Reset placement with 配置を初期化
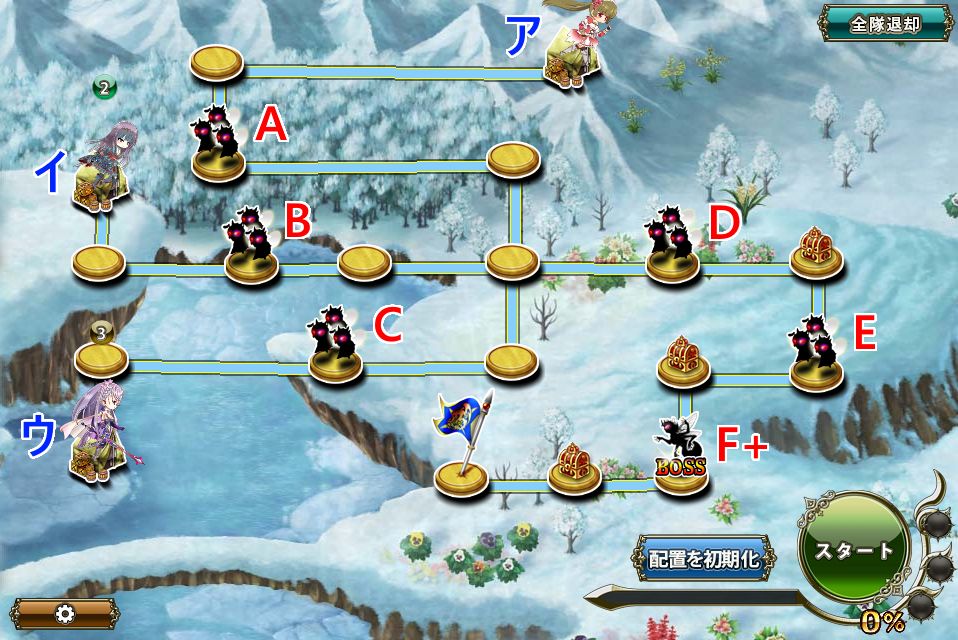The image size is (958, 640). pos(704,559)
